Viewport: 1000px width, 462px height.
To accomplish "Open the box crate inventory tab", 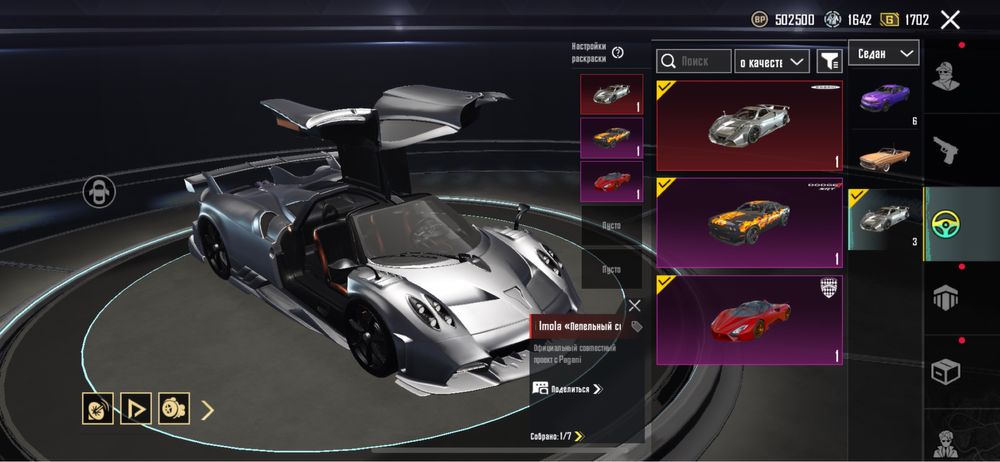I will point(946,372).
